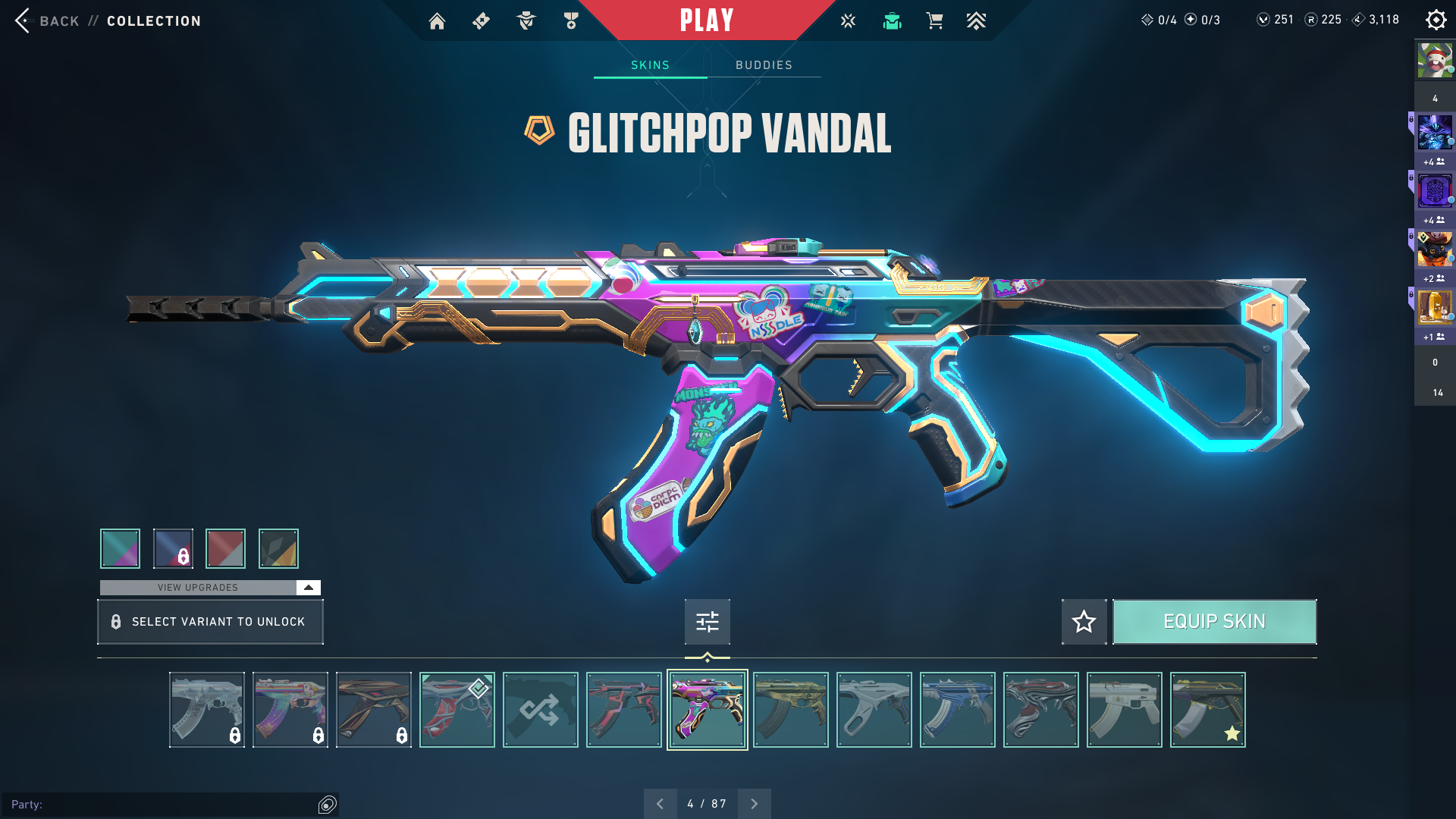The width and height of the screenshot is (1456, 819).
Task: Choose the black and gold variant swatch
Action: (278, 548)
